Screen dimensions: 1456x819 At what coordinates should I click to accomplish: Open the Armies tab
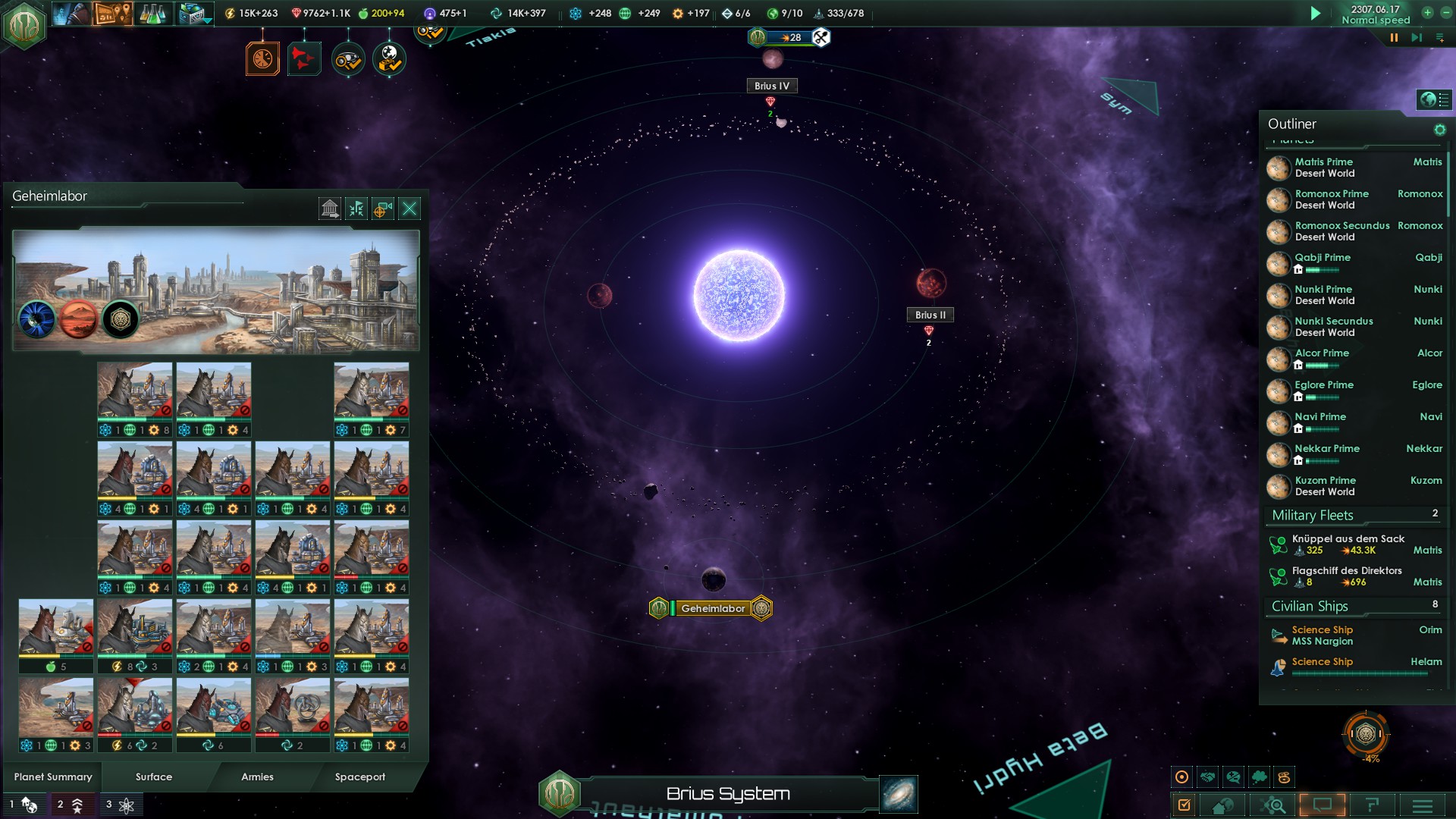pyautogui.click(x=257, y=777)
